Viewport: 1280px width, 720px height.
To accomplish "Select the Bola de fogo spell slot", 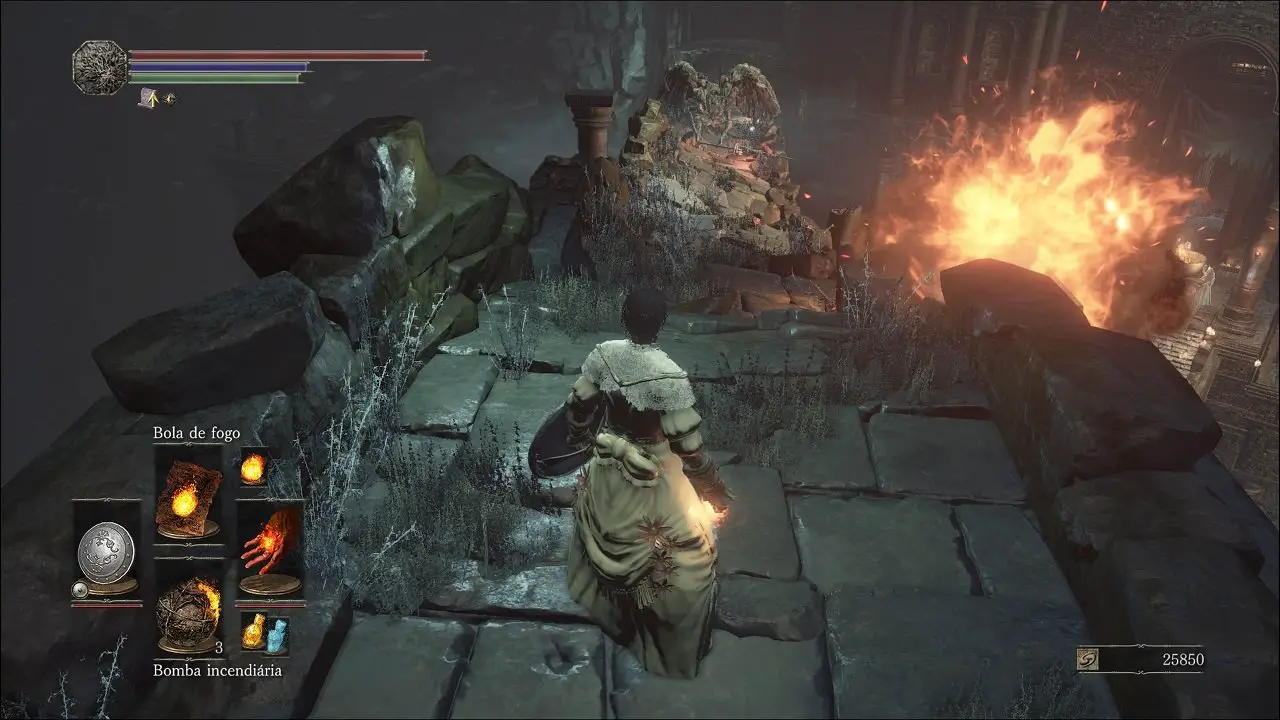I will (188, 497).
